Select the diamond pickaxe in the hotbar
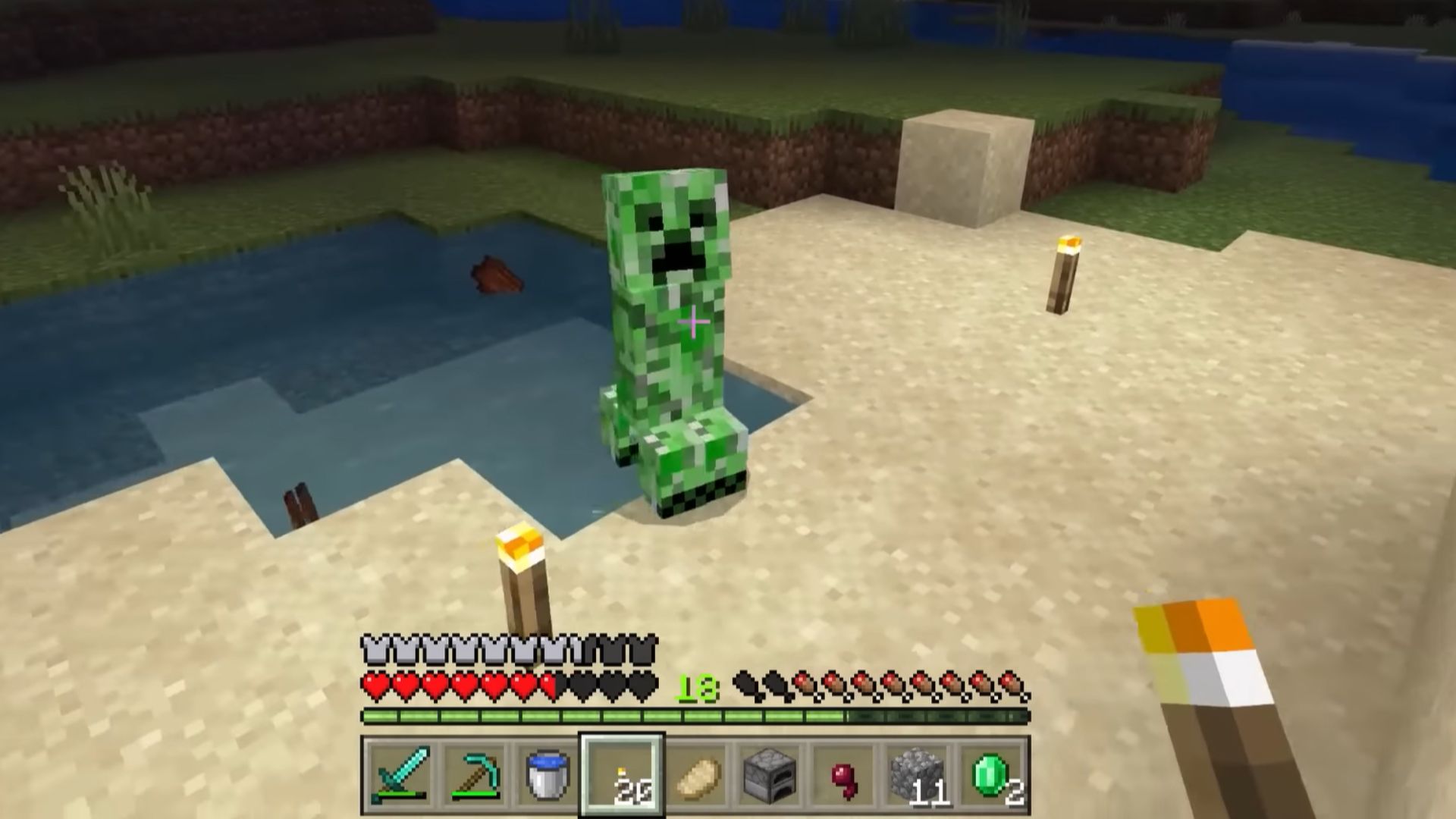The image size is (1456, 819). 474,771
